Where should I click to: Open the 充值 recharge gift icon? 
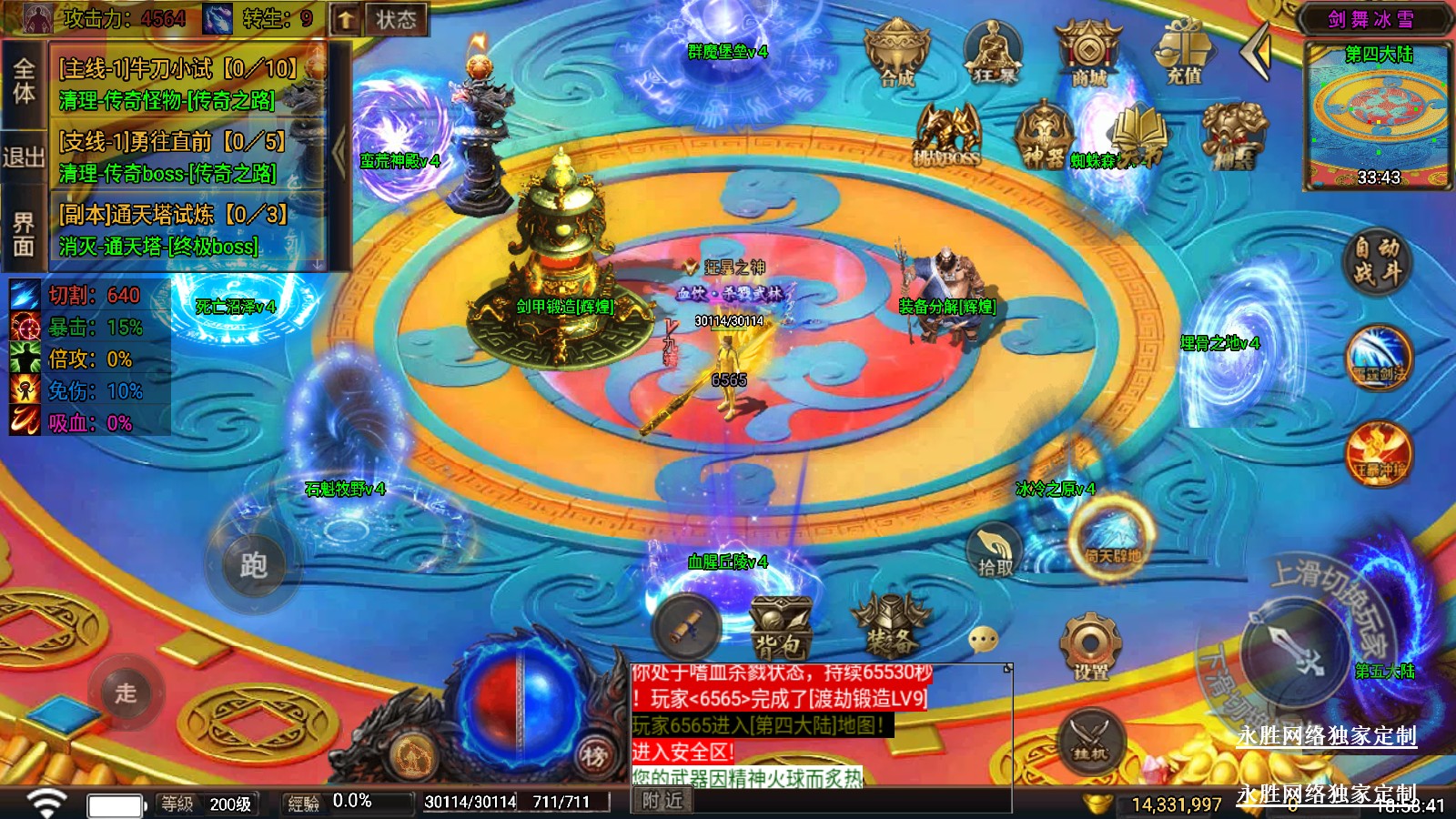(x=1184, y=53)
